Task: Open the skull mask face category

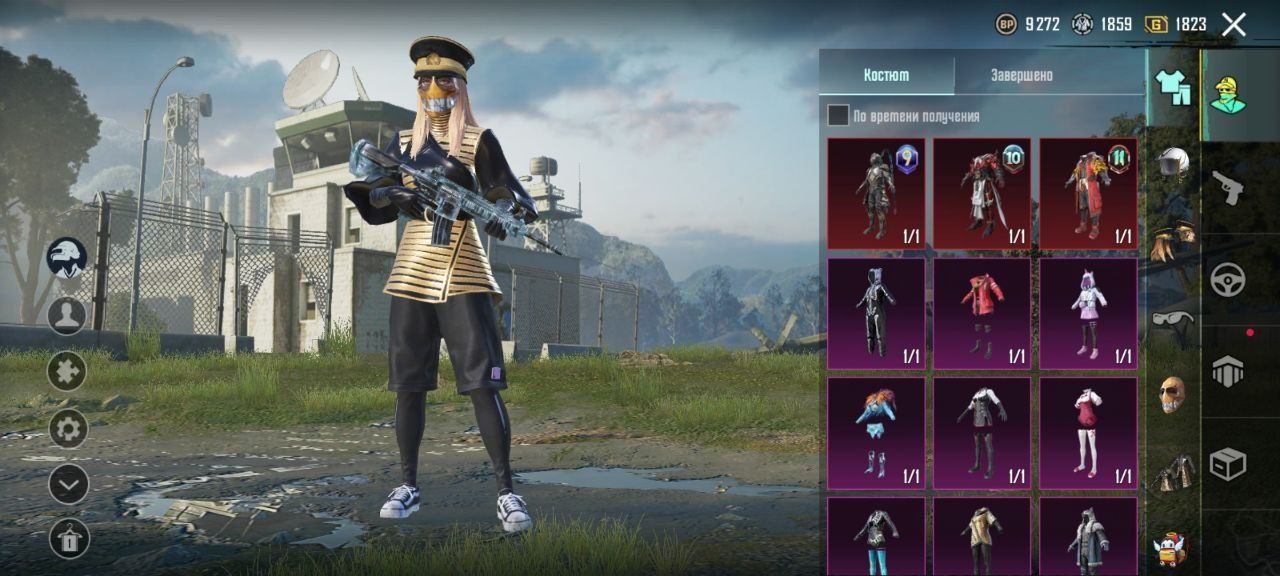Action: (1173, 394)
